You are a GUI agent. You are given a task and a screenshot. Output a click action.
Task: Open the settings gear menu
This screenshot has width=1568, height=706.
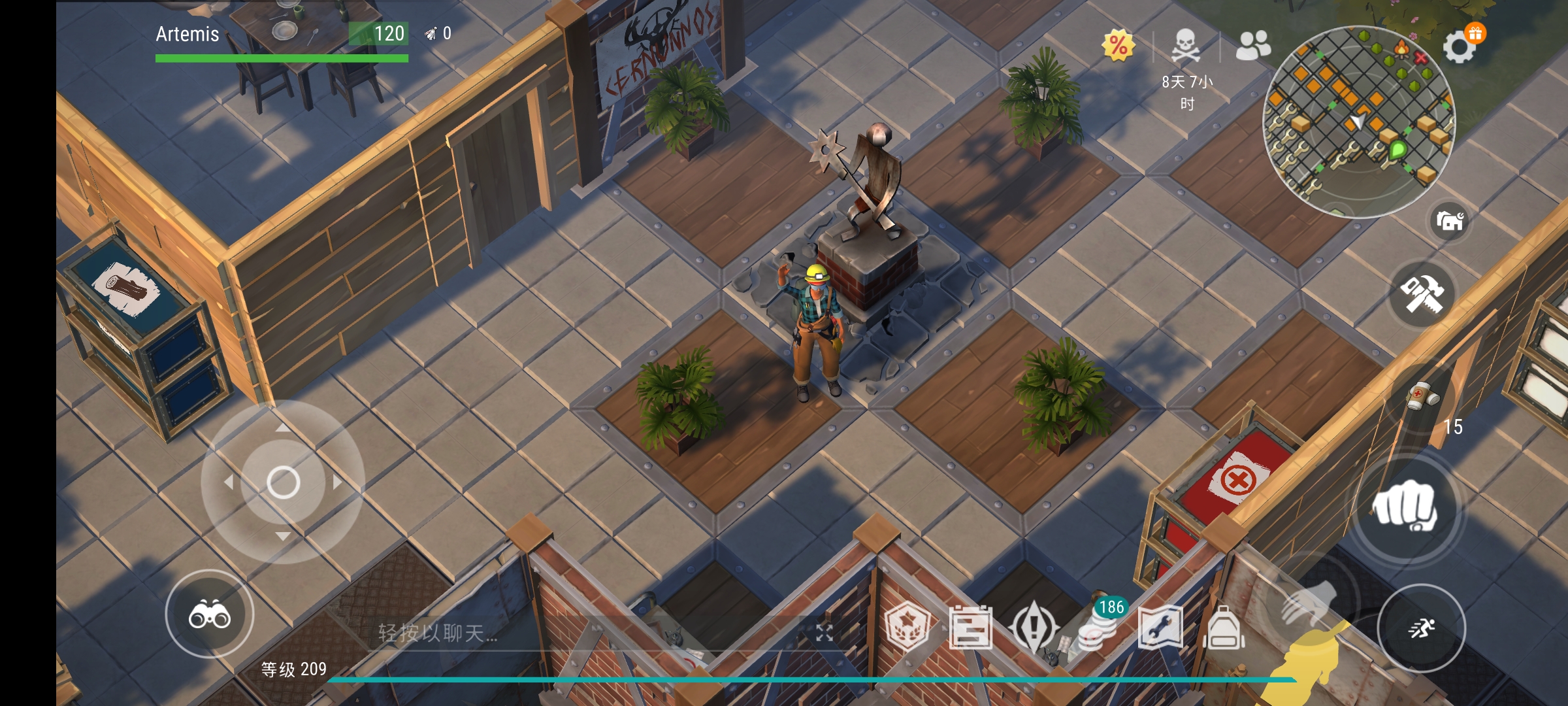[1459, 47]
